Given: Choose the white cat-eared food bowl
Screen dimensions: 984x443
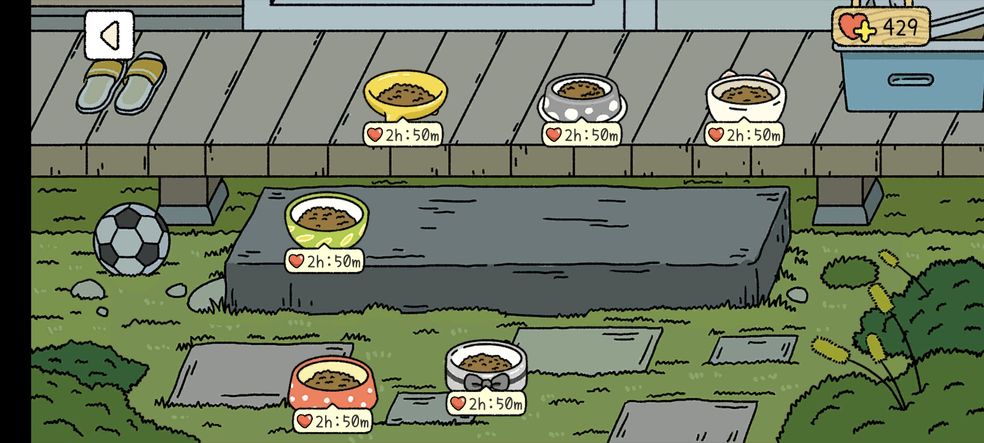Looking at the screenshot, I should [746, 98].
